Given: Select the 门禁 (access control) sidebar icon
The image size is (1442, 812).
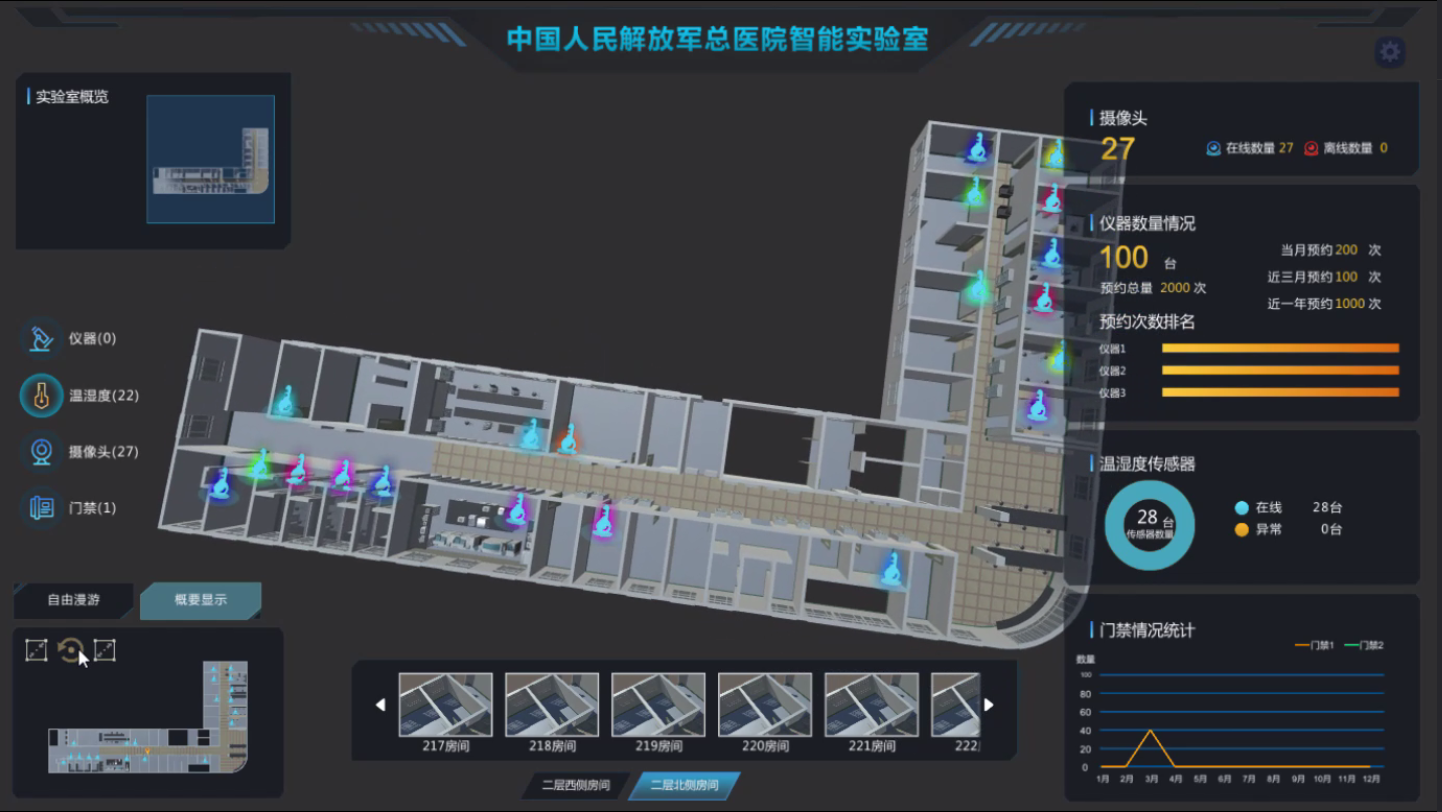Looking at the screenshot, I should (39, 508).
